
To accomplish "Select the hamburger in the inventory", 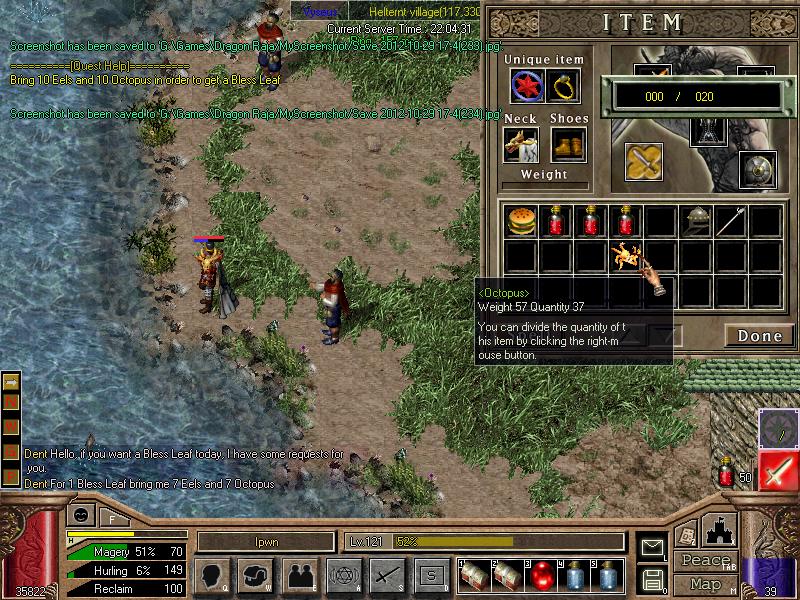I will (x=520, y=221).
